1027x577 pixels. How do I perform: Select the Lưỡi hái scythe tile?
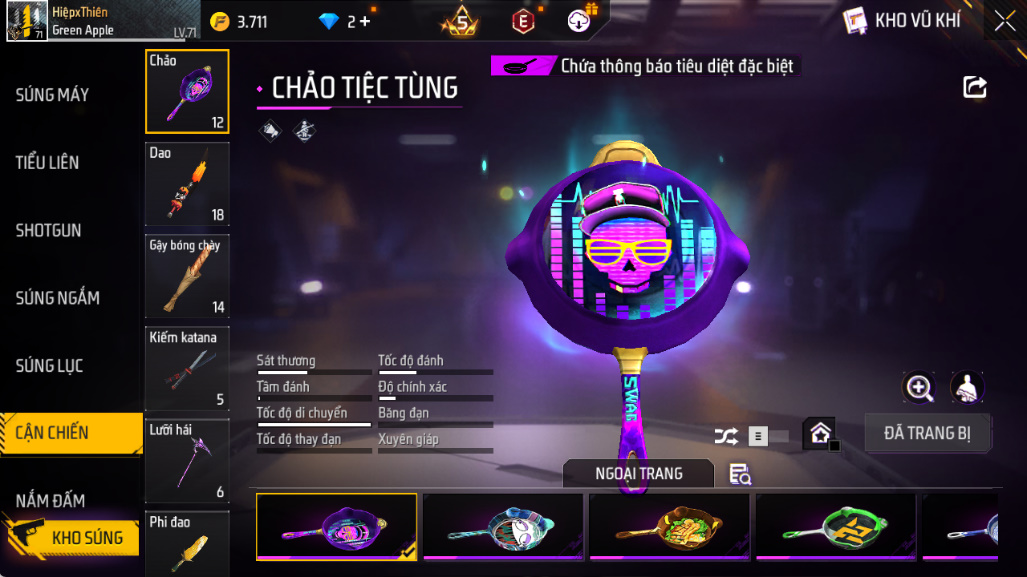[187, 460]
